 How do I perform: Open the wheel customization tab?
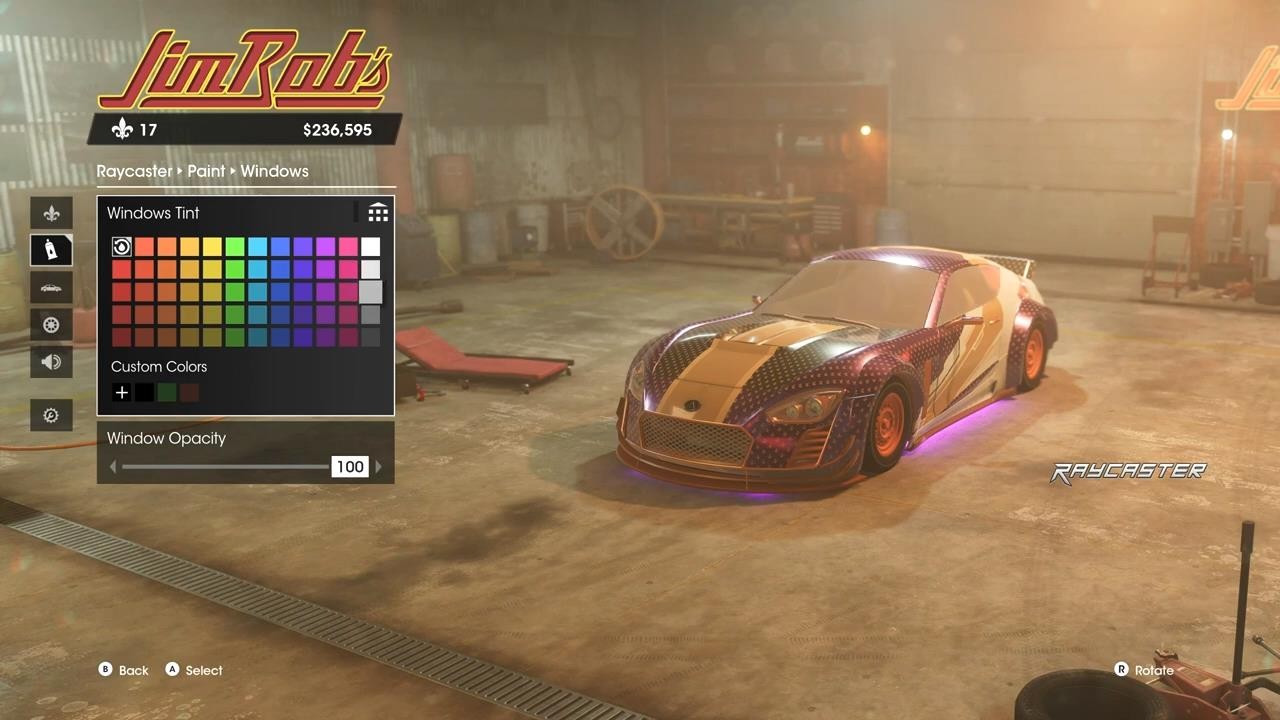click(51, 325)
